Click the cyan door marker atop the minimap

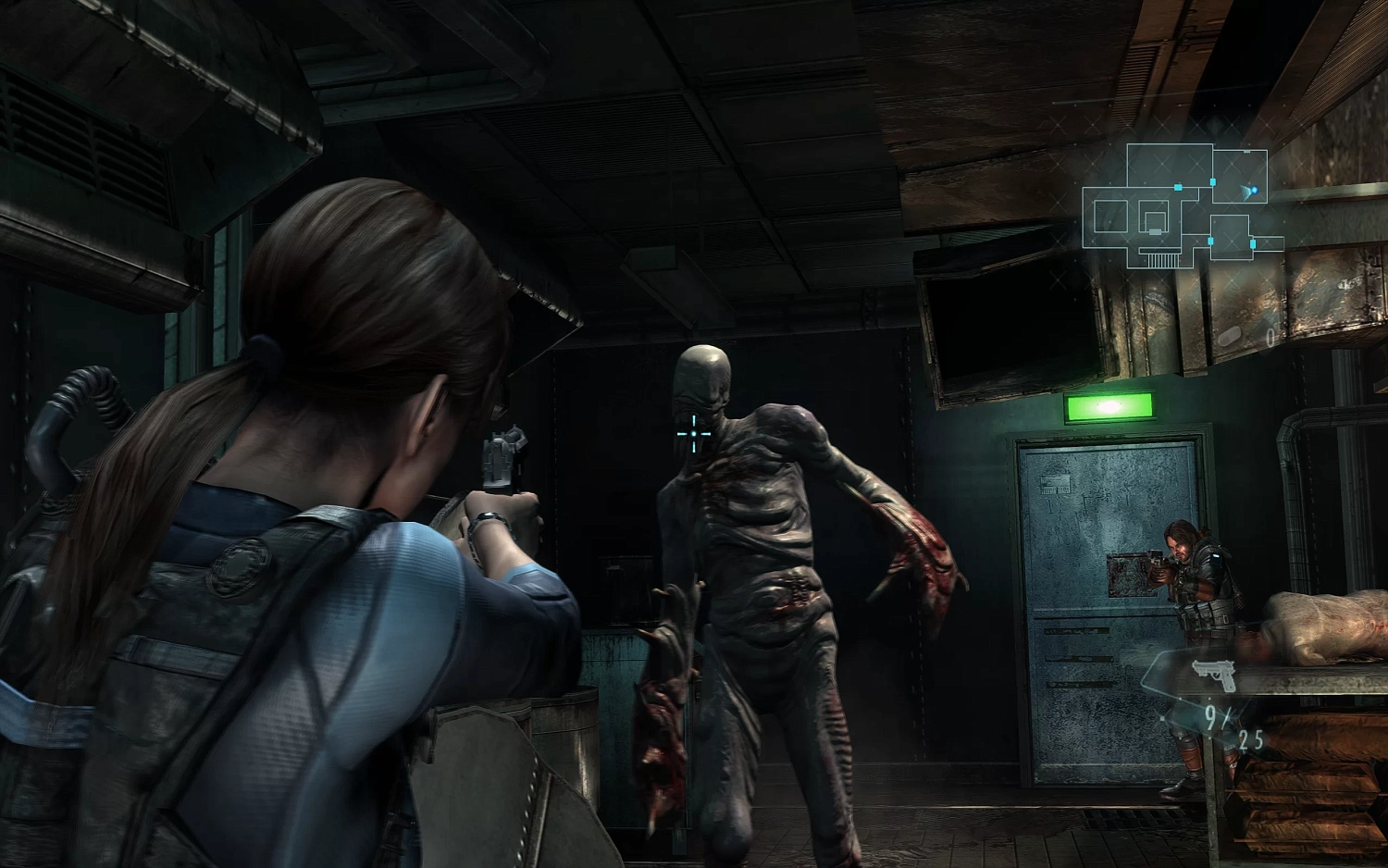point(1213,181)
